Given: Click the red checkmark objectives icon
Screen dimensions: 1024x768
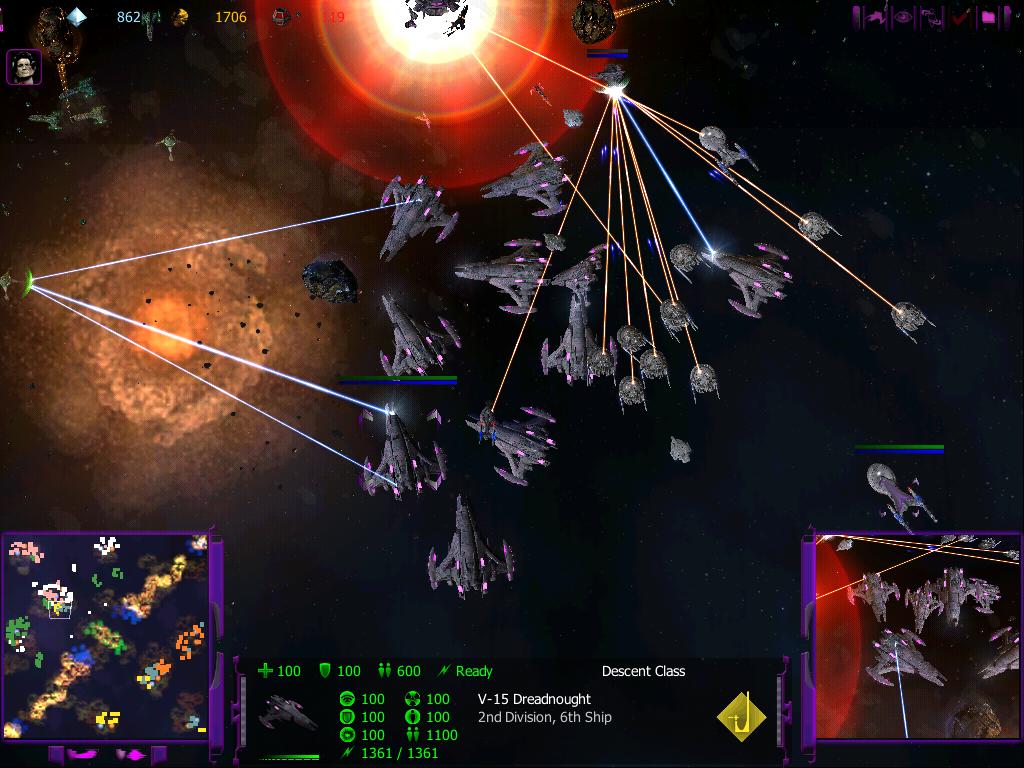Looking at the screenshot, I should point(961,17).
